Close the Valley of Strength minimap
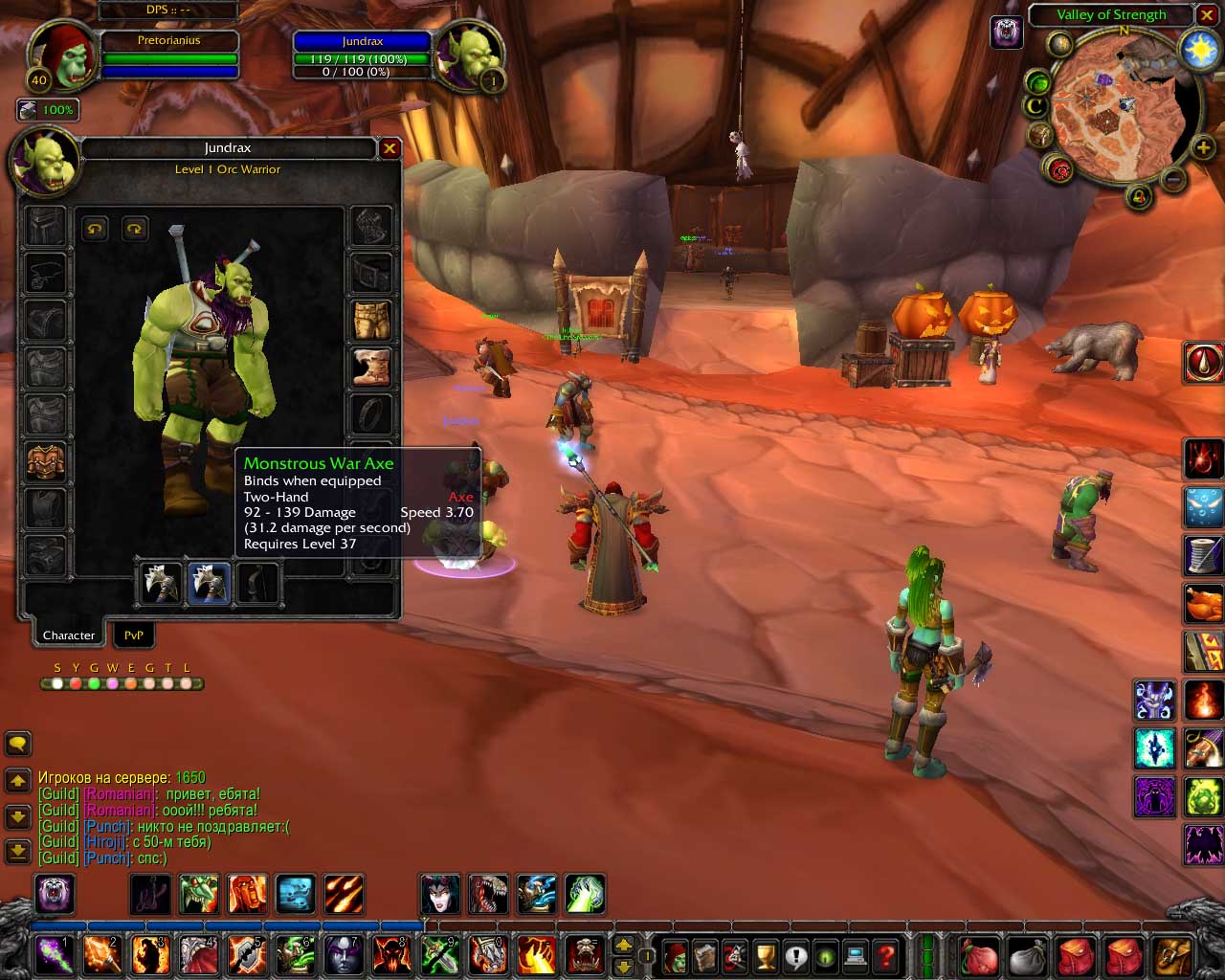Screen dimensions: 1225x980 tap(1207, 15)
